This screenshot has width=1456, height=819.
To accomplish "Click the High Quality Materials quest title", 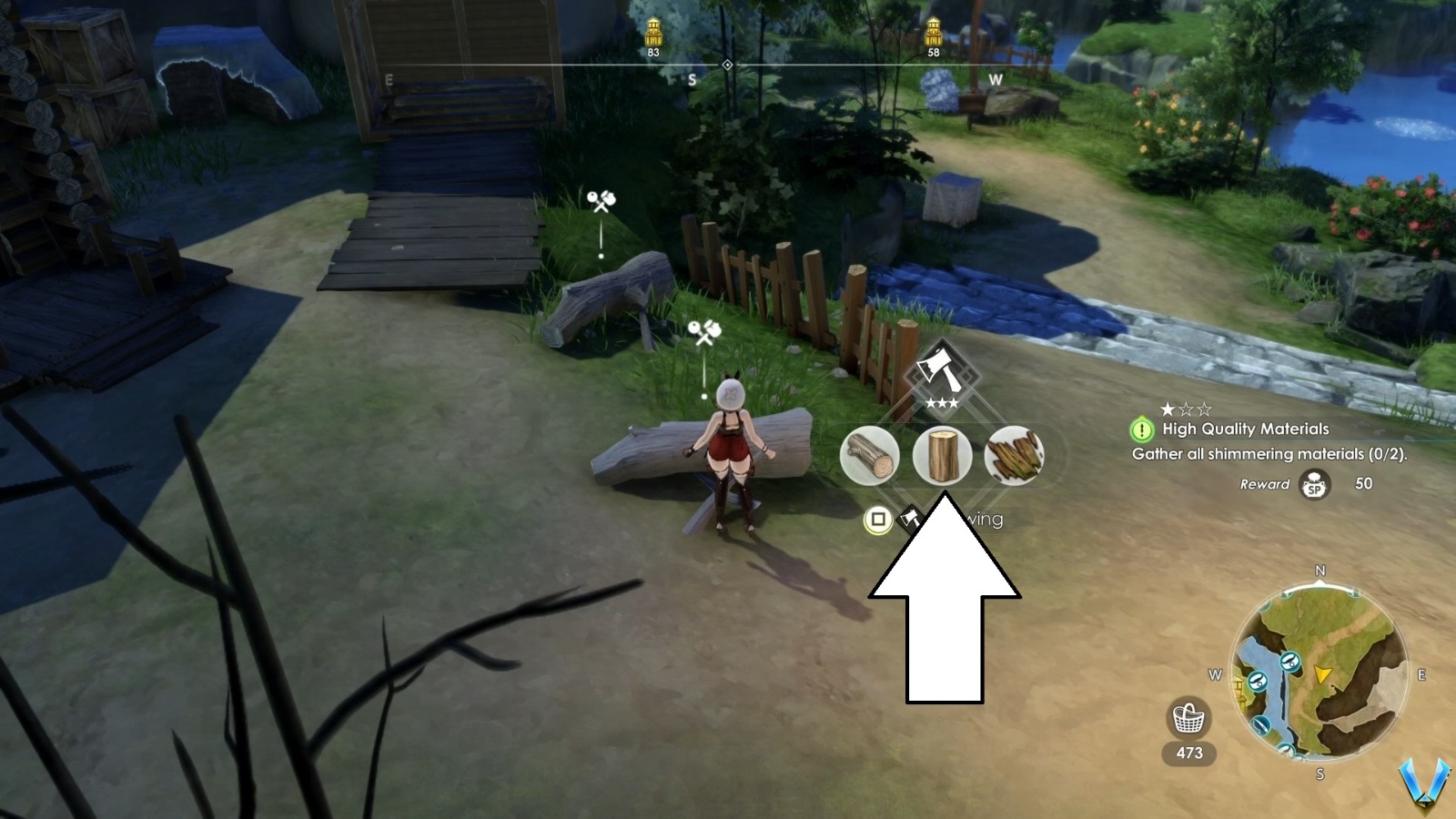I will point(1246,429).
